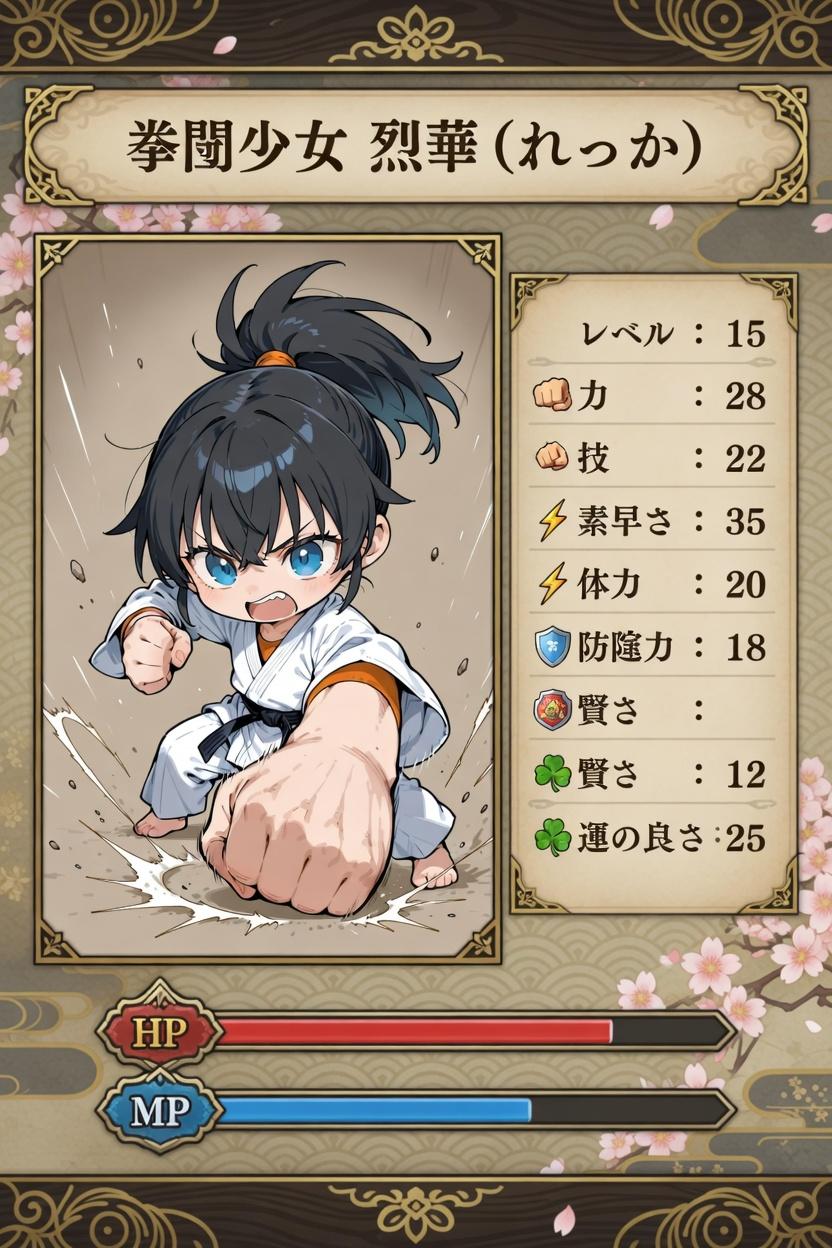Click the blue shield defense icon
Screen dimensions: 832x1248
click(553, 648)
